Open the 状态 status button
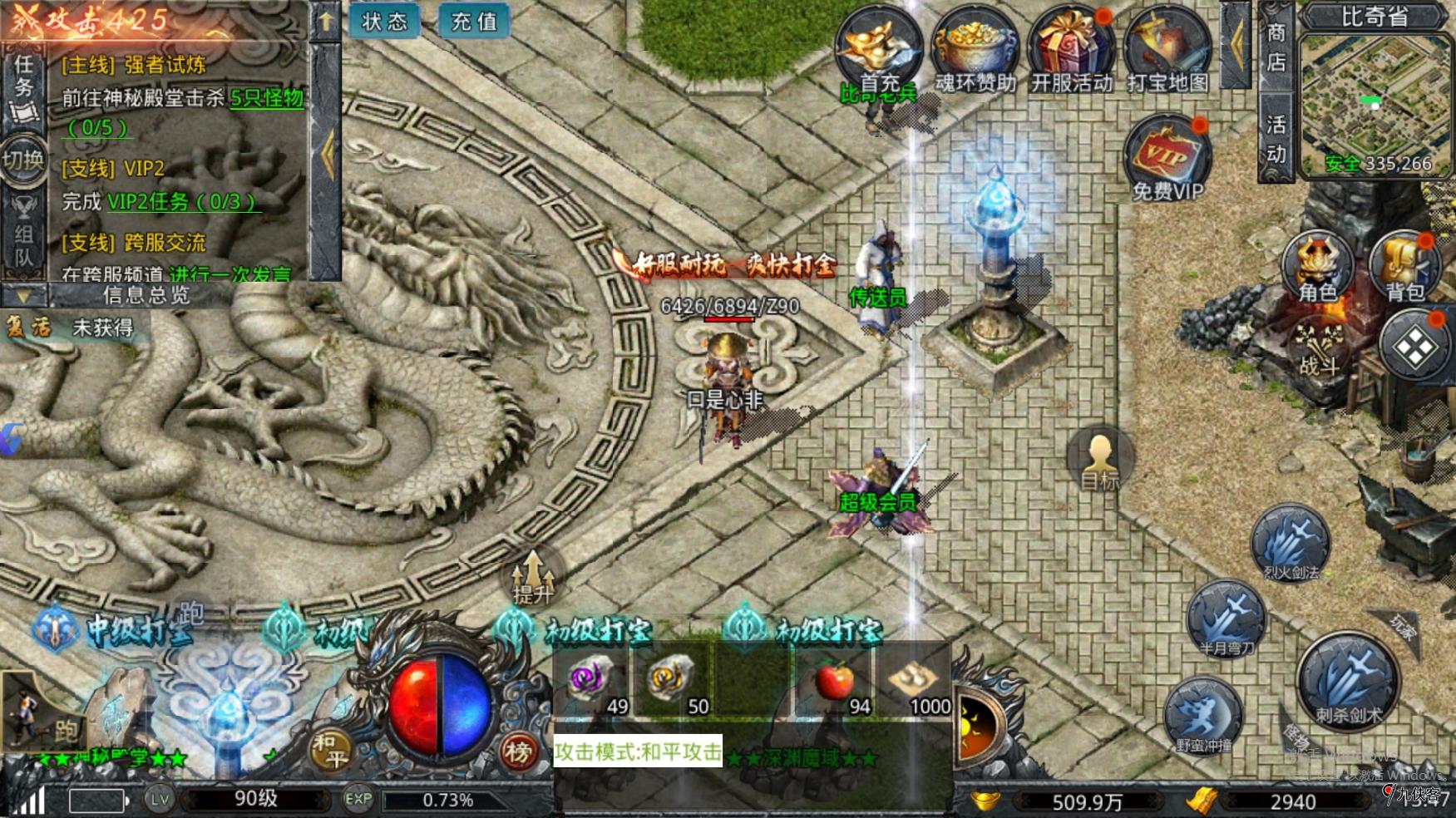Screen dimensions: 1456x818 (x=384, y=21)
